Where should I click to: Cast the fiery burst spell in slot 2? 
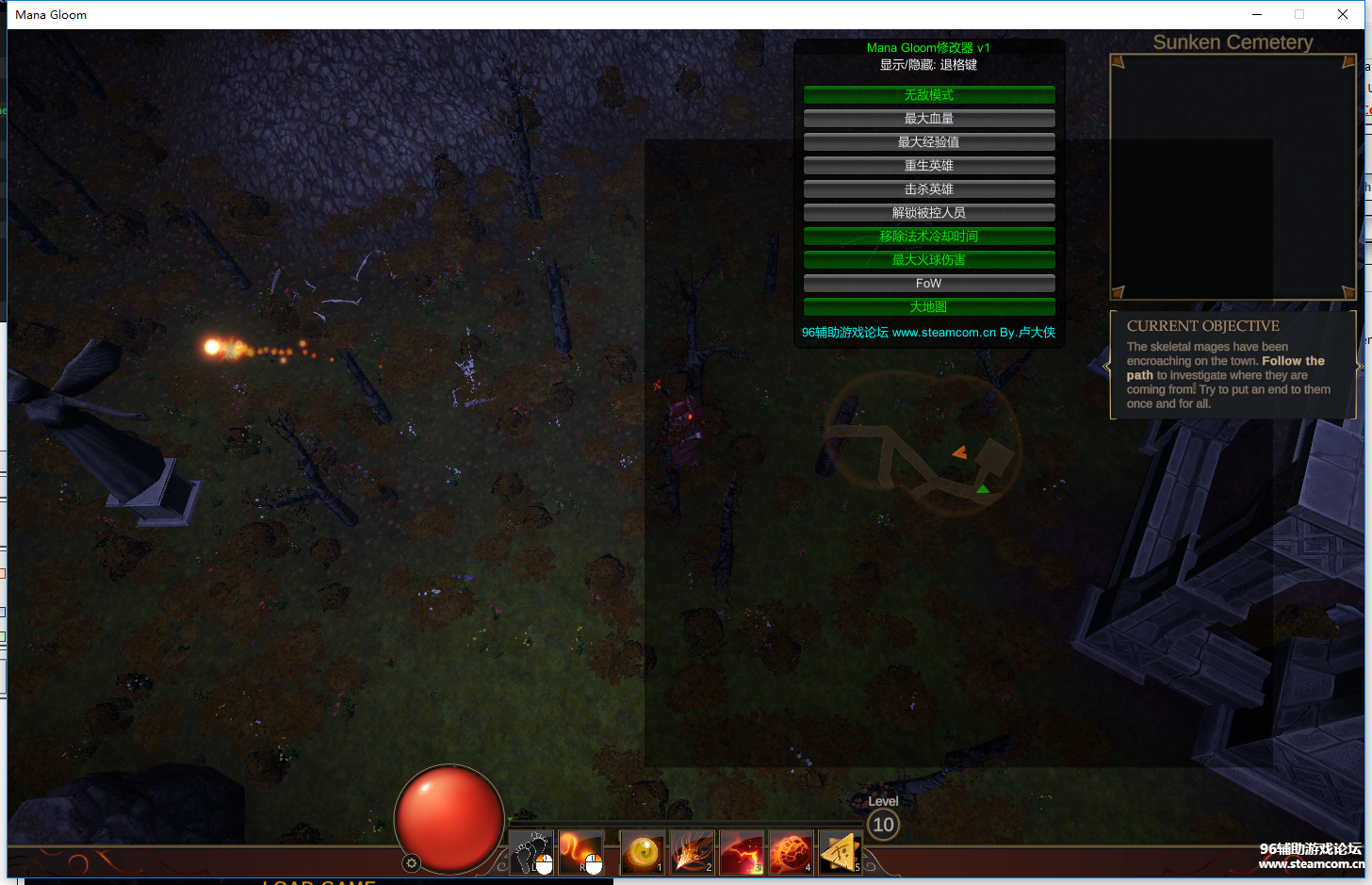pyautogui.click(x=692, y=852)
